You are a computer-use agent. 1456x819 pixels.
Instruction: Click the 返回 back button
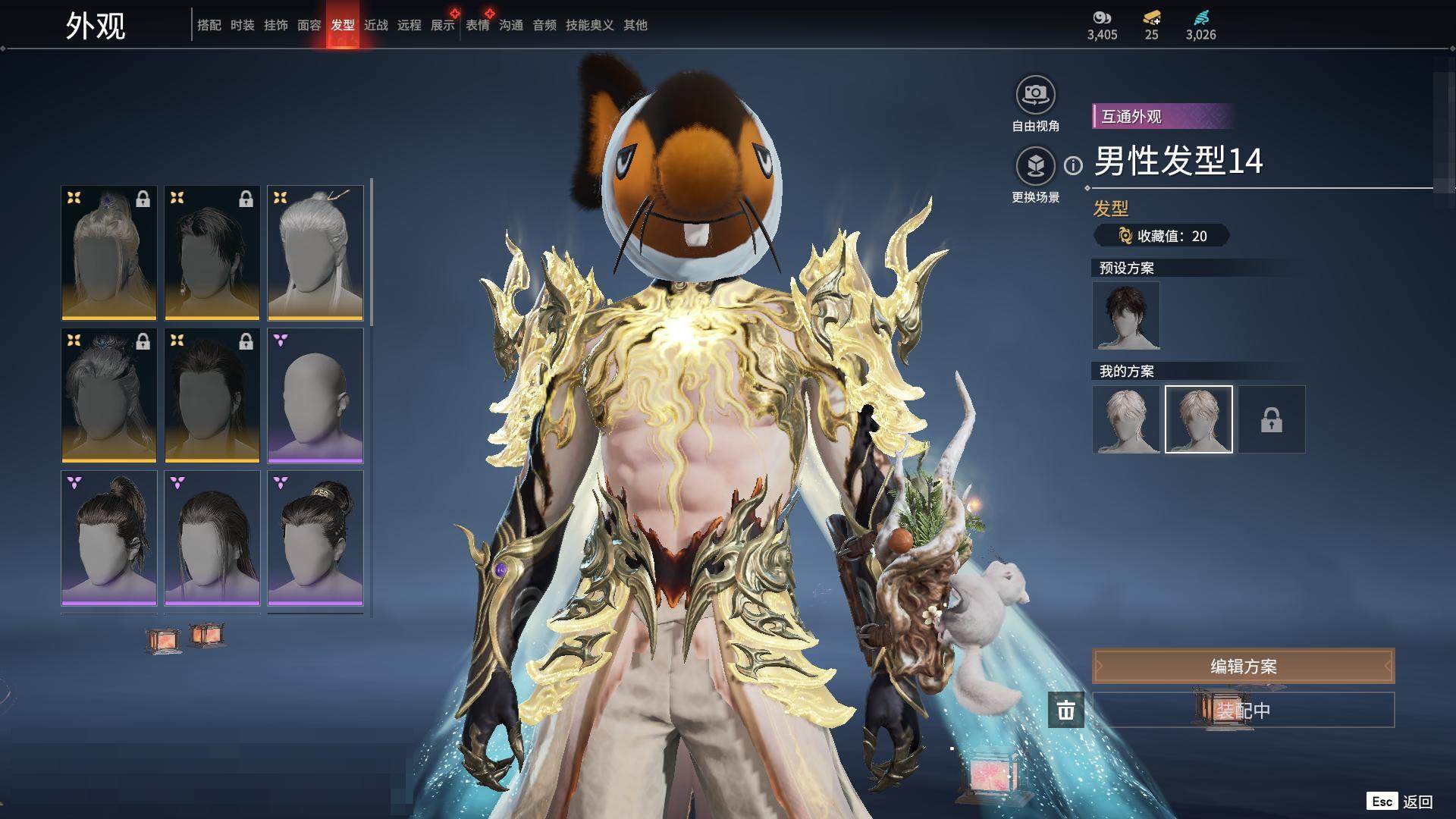(1416, 802)
